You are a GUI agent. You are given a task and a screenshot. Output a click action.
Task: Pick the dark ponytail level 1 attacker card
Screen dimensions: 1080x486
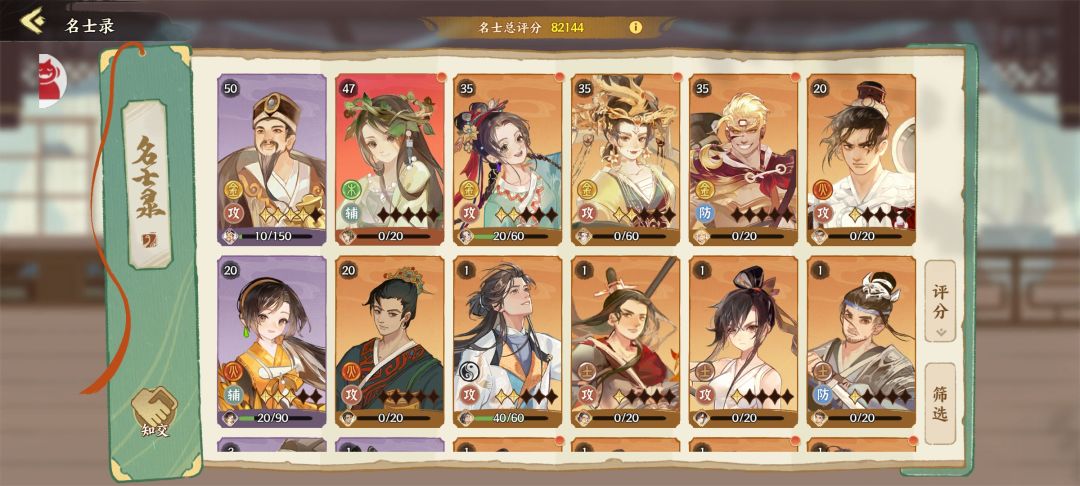[744, 341]
